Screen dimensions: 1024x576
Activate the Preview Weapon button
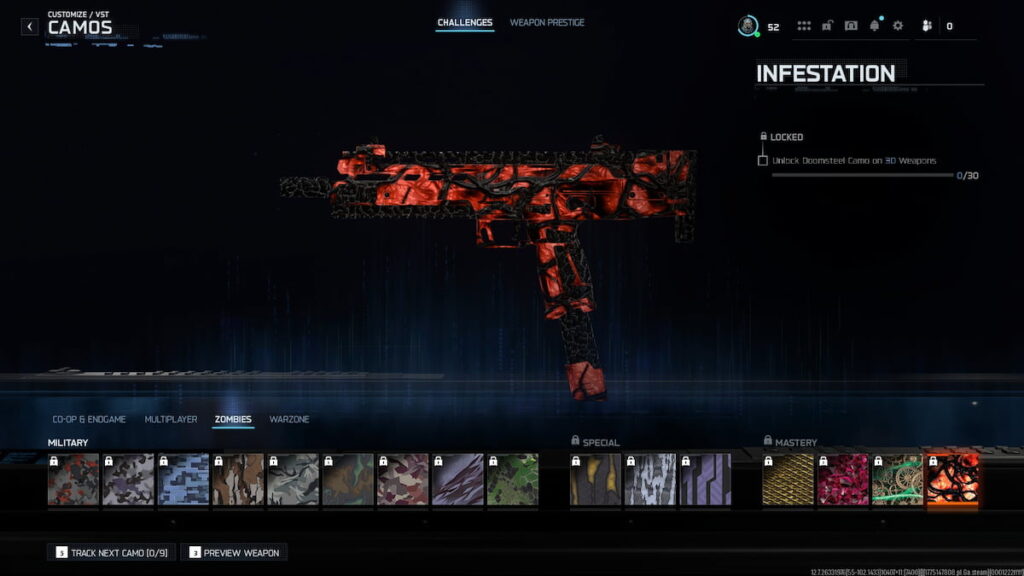pos(234,552)
